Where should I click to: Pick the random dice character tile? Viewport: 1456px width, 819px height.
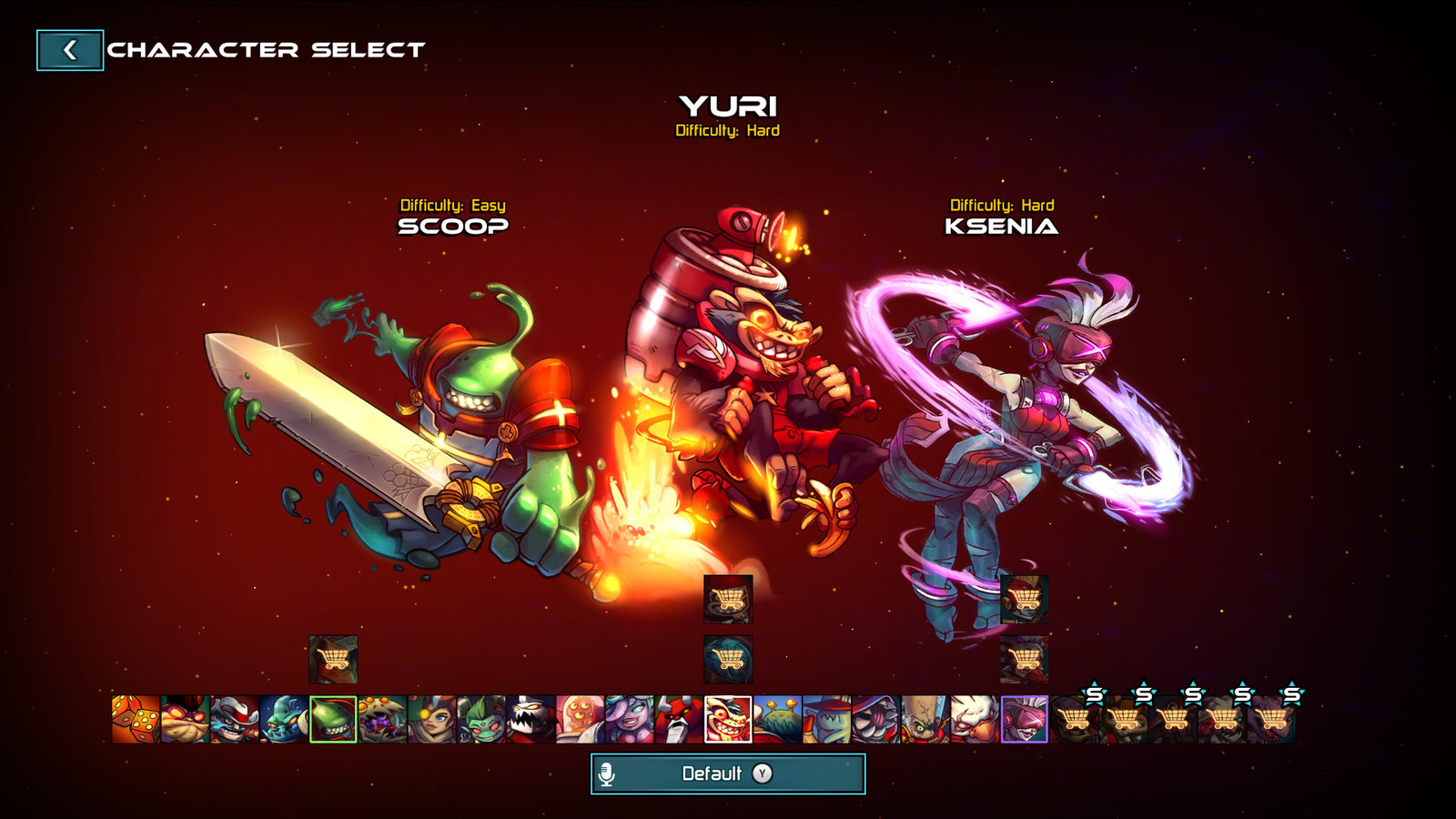coord(136,719)
